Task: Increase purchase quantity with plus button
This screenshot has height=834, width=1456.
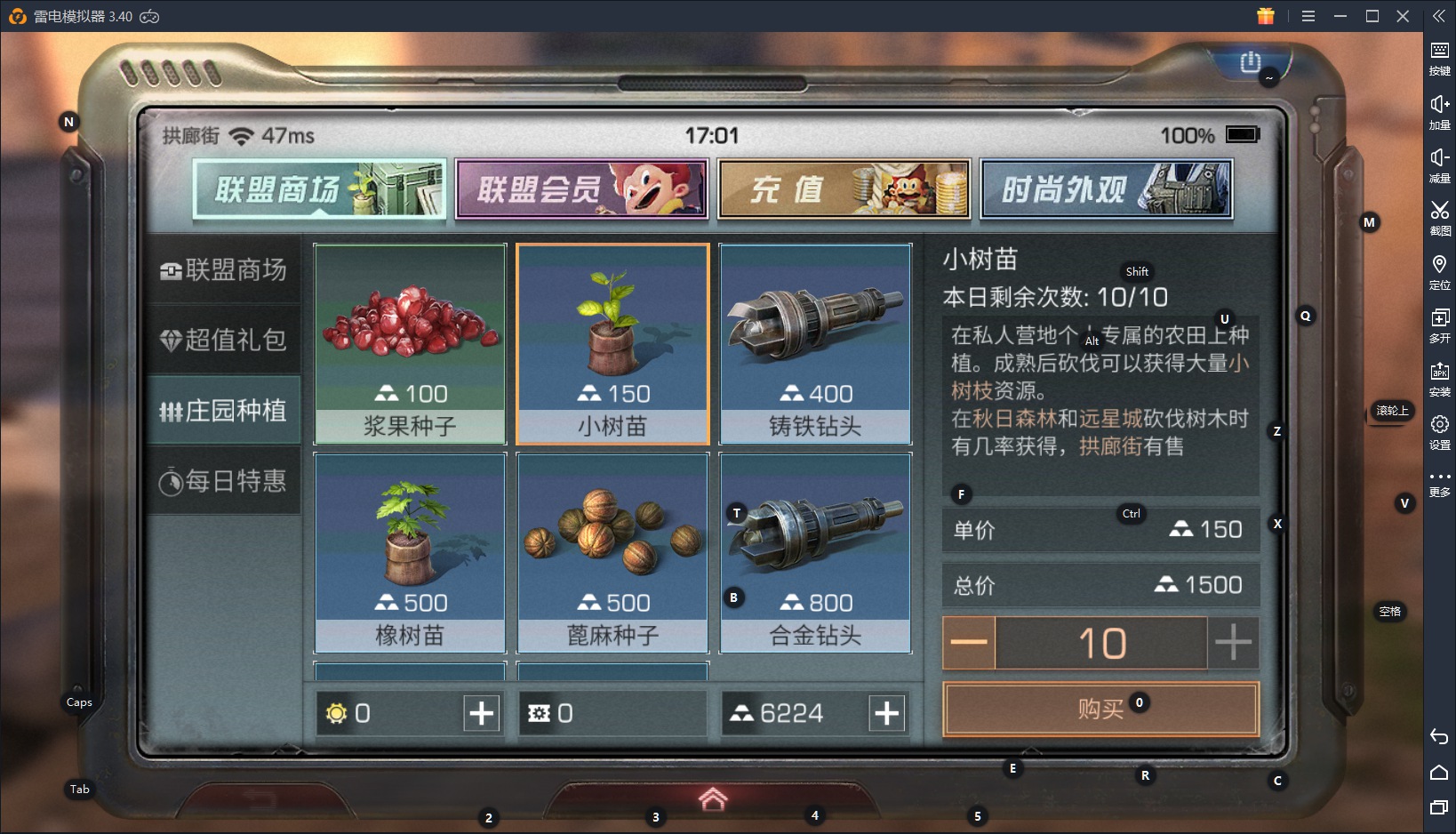Action: (x=1234, y=642)
